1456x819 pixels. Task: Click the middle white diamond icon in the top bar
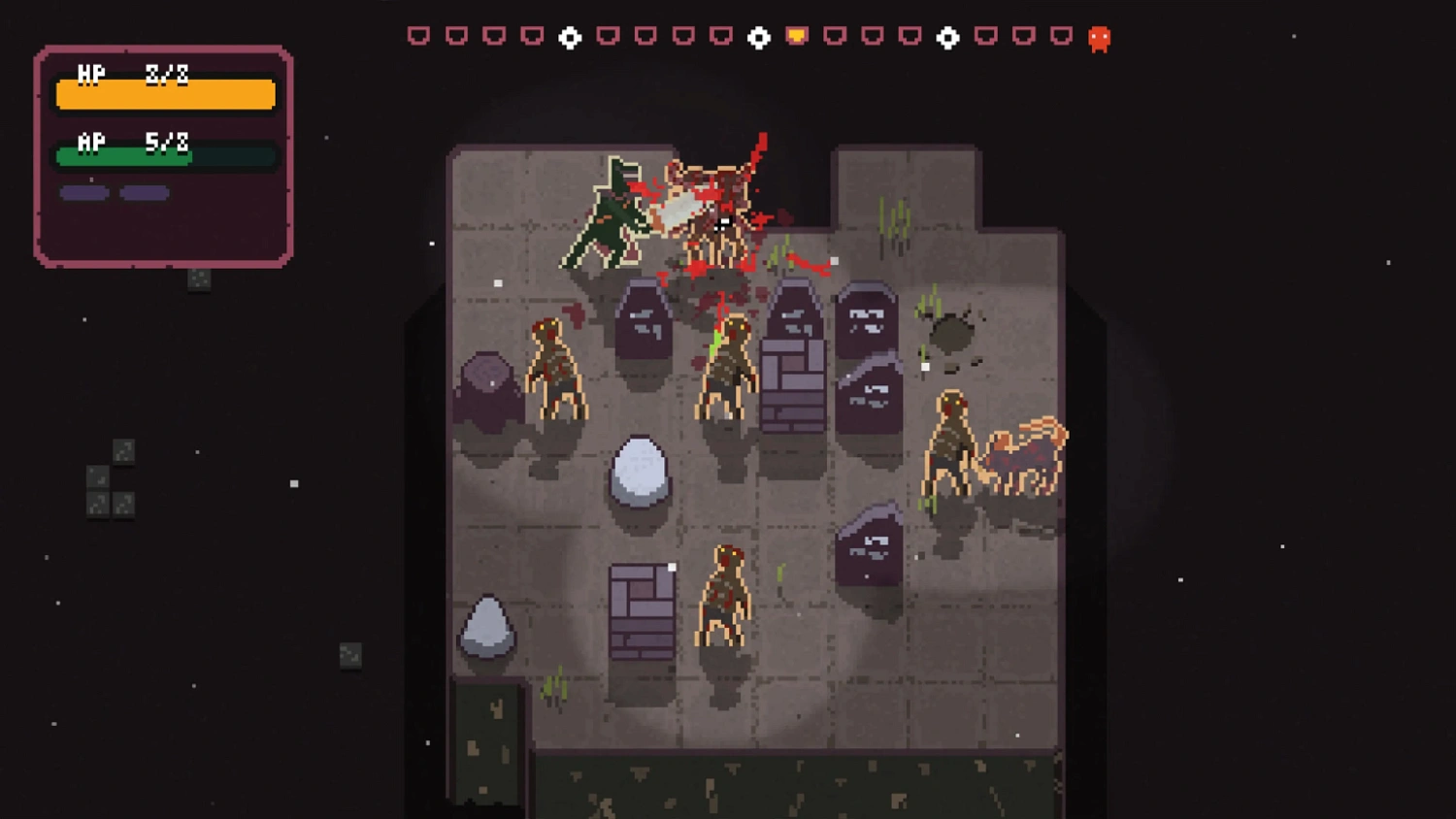(x=757, y=37)
